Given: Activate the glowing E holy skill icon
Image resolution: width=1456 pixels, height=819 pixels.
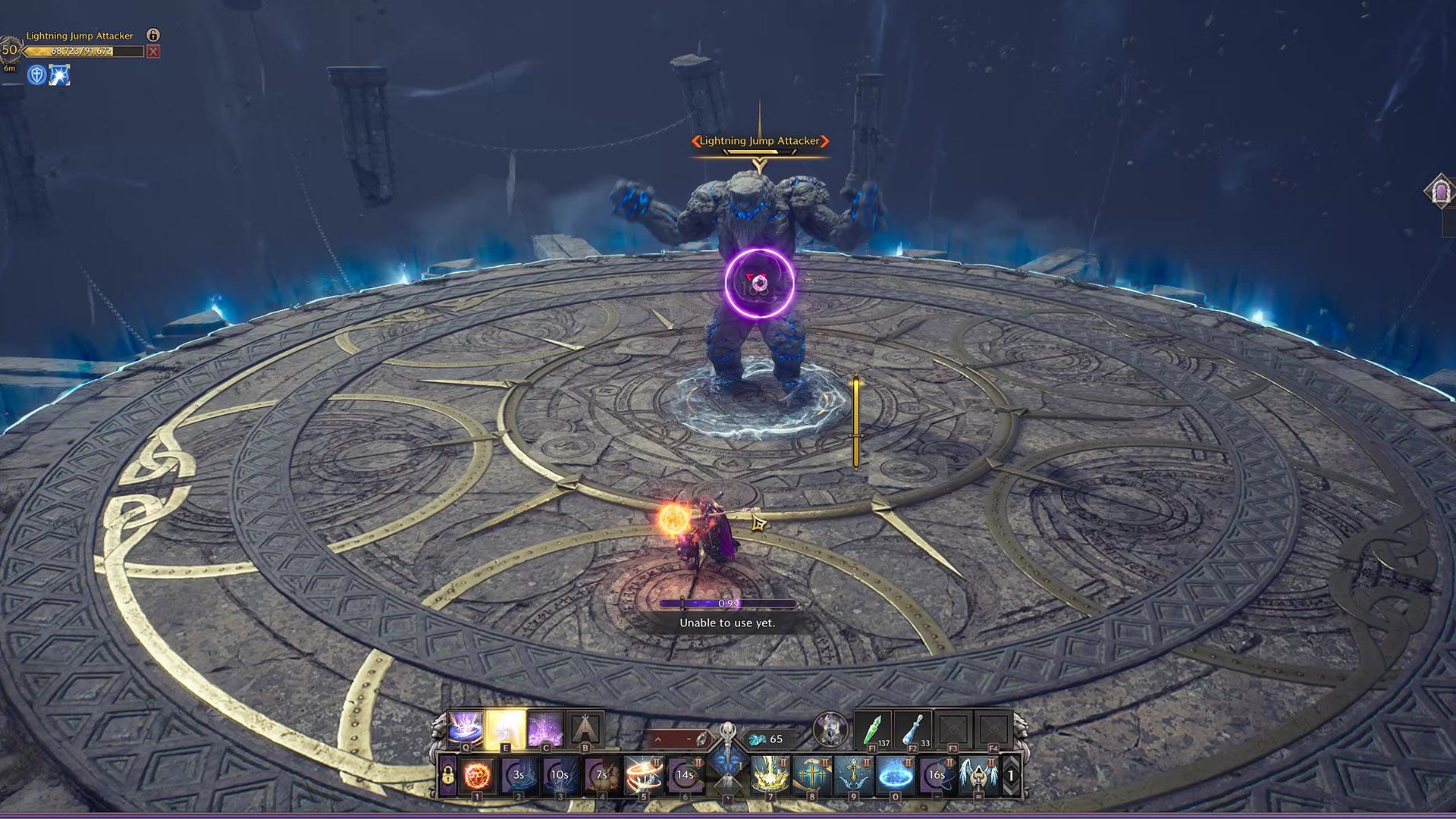Looking at the screenshot, I should tap(504, 727).
